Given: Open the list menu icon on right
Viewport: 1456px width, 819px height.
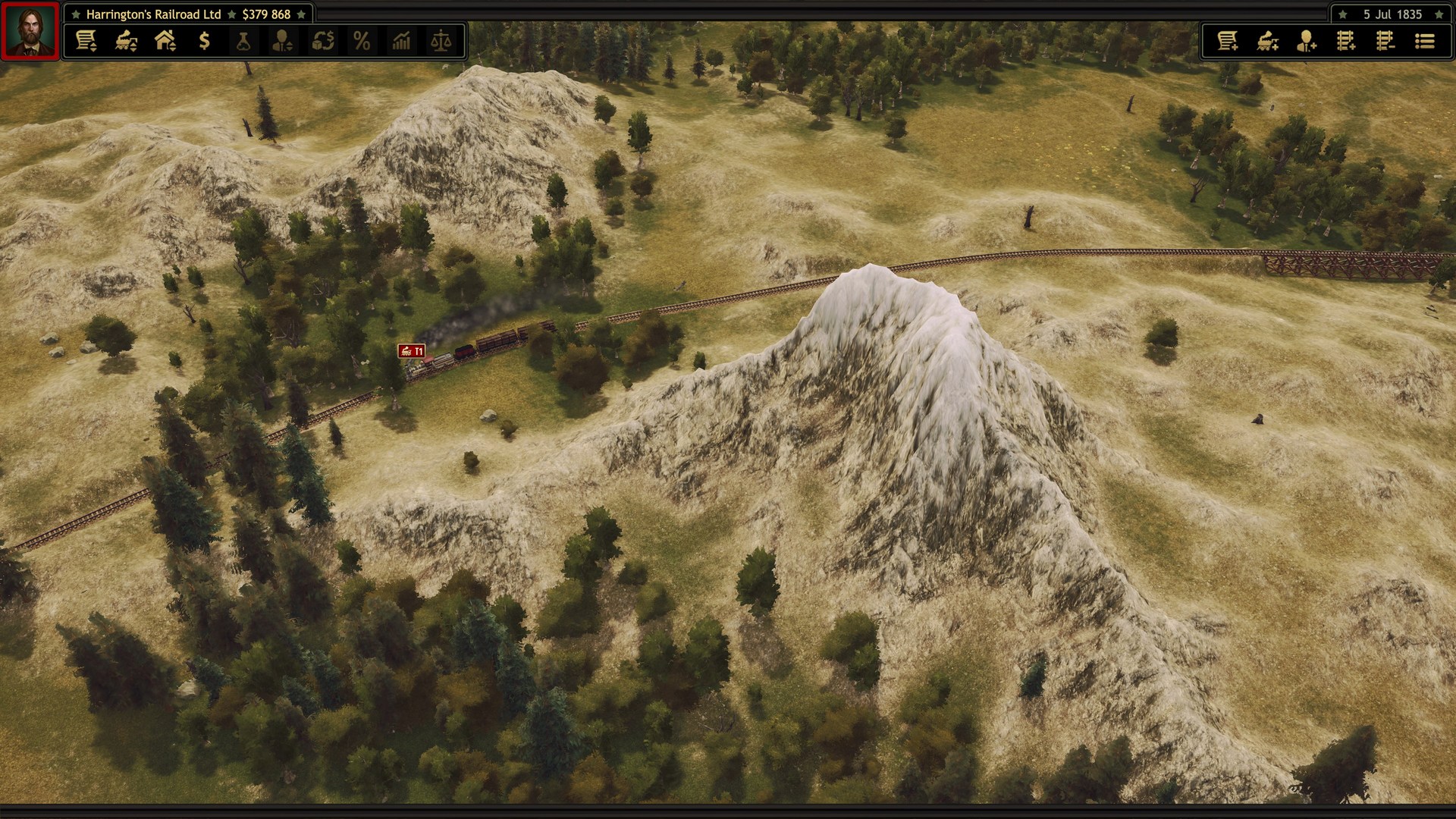Looking at the screenshot, I should pos(1426,42).
